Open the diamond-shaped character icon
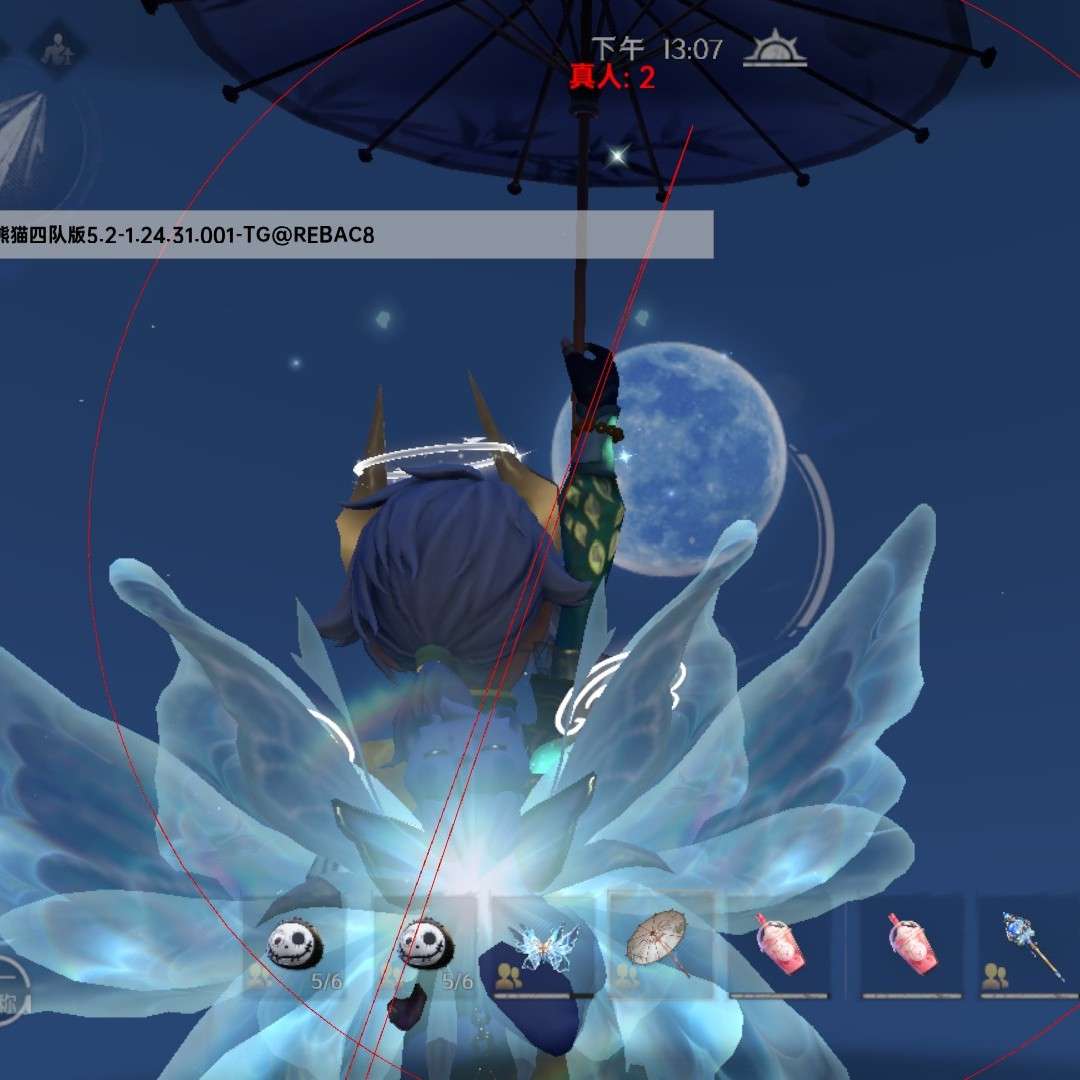The height and width of the screenshot is (1080, 1080). coord(54,49)
